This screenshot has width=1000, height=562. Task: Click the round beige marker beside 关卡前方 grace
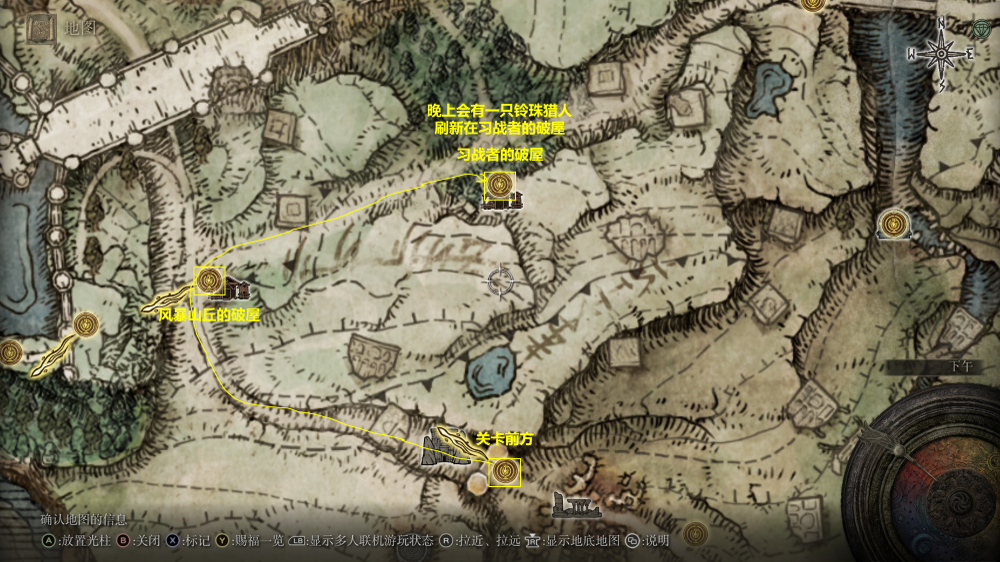click(479, 483)
